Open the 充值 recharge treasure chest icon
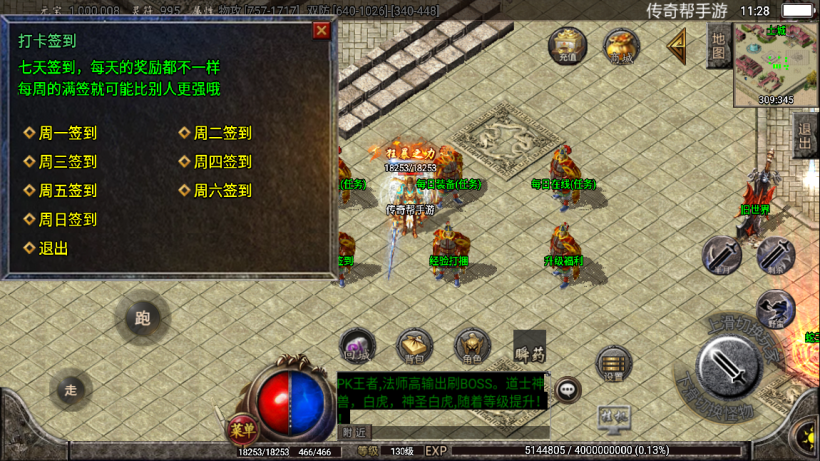The width and height of the screenshot is (820, 461). 567,46
